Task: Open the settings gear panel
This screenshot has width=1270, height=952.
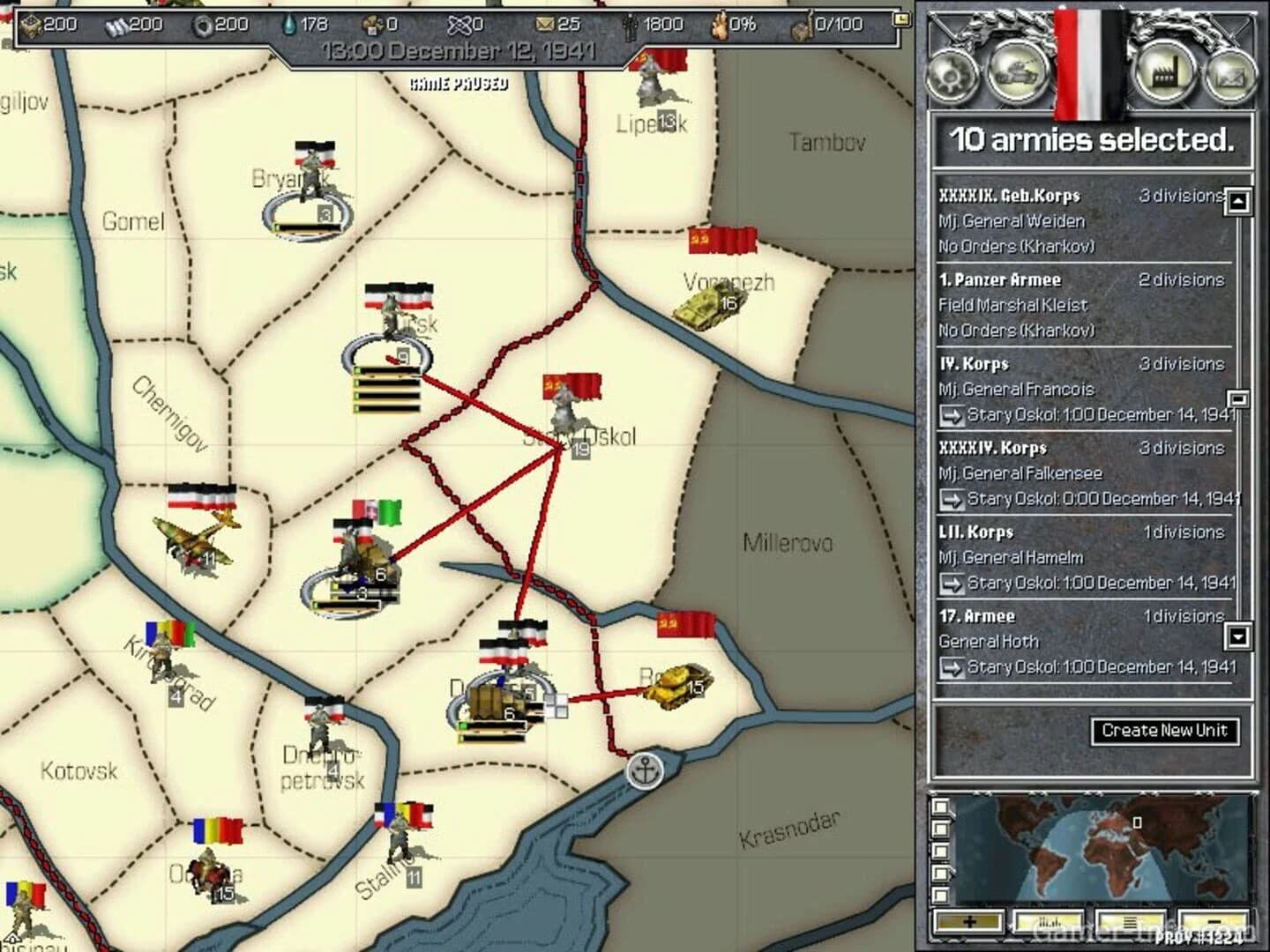Action: (951, 77)
